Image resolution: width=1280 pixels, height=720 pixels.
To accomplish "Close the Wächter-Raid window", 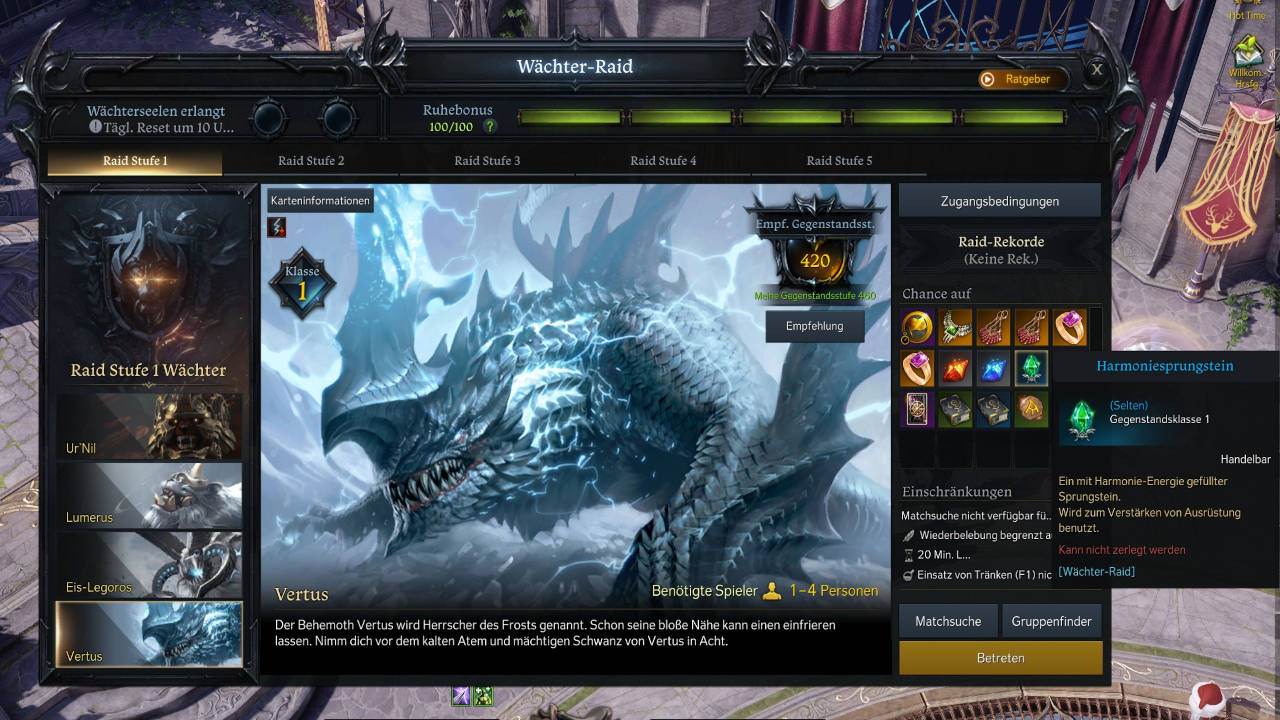I will coord(1097,70).
